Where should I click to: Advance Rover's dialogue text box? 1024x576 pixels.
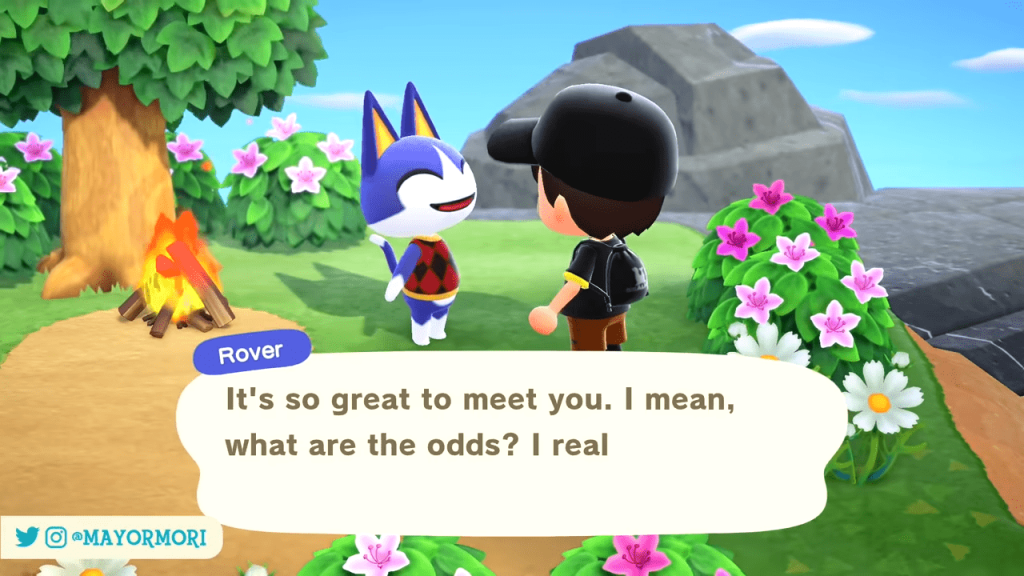(x=520, y=440)
